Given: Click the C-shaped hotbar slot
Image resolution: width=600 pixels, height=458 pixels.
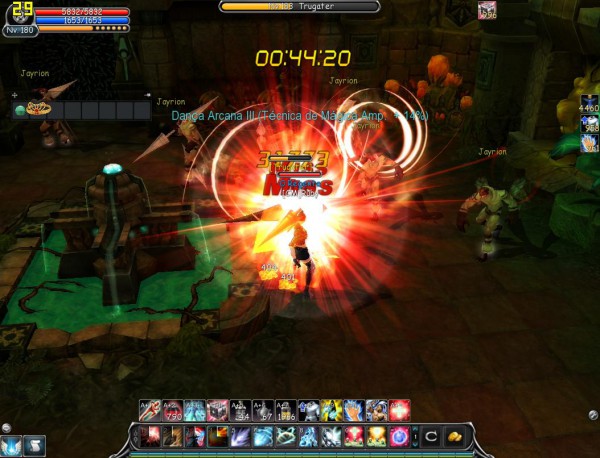Looking at the screenshot, I should coord(431,437).
